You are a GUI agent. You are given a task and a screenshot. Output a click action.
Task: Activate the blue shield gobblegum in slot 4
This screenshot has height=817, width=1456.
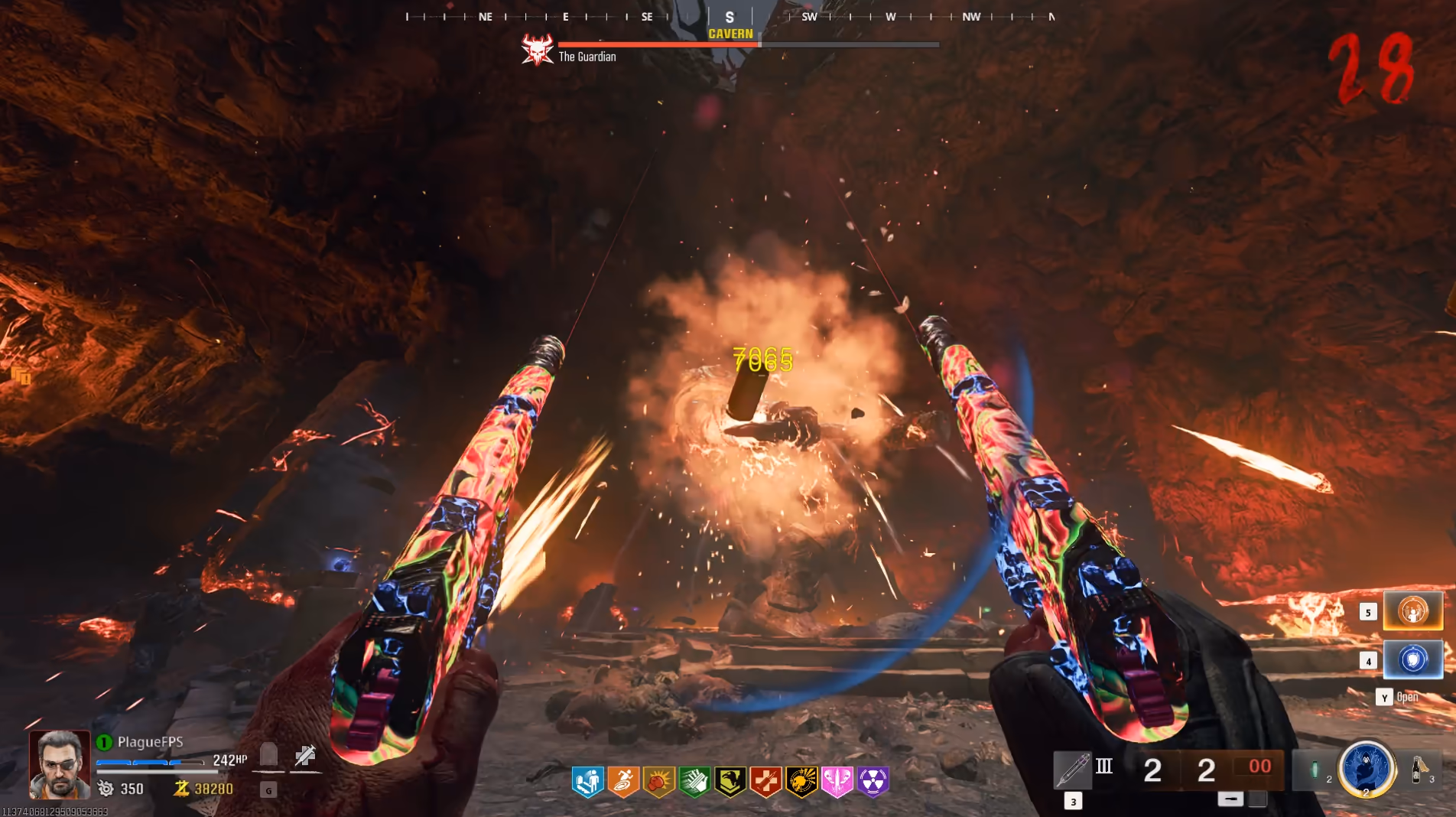point(1412,659)
